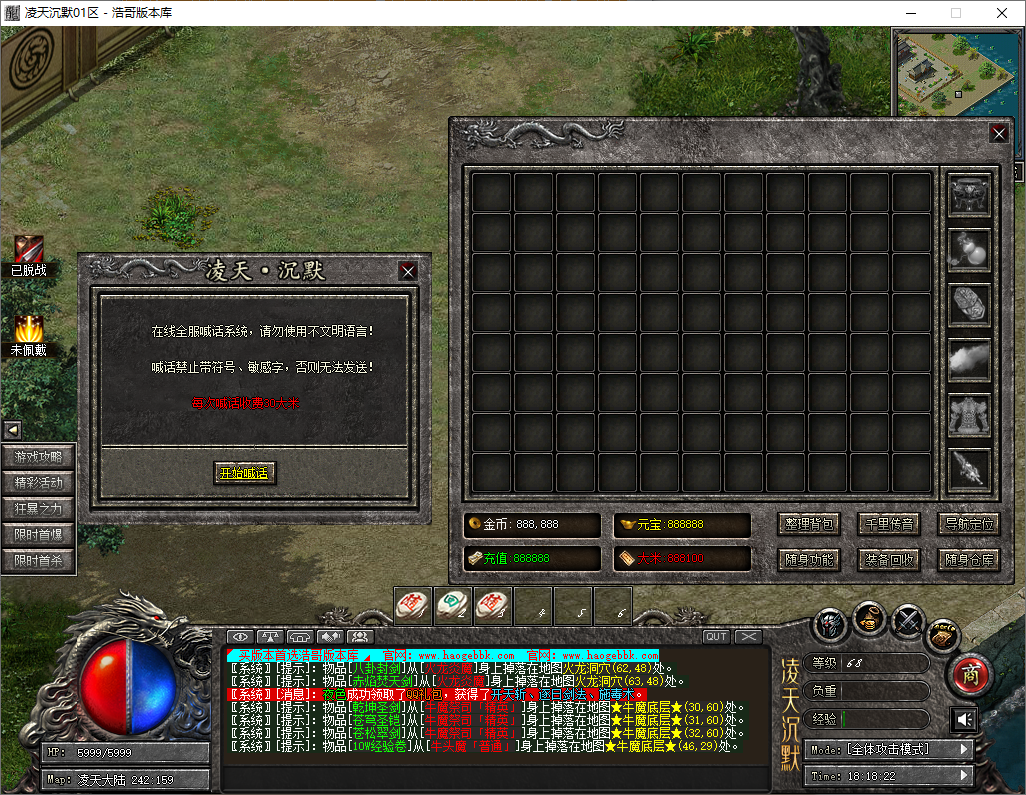Open the 精彩活动 events panel
Viewport: 1026px width, 795px height.
tap(39, 483)
